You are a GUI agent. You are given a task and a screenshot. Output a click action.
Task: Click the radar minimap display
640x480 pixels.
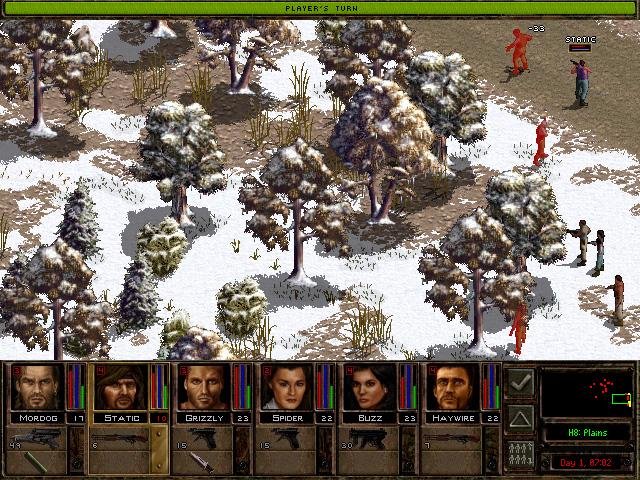[x=585, y=391]
